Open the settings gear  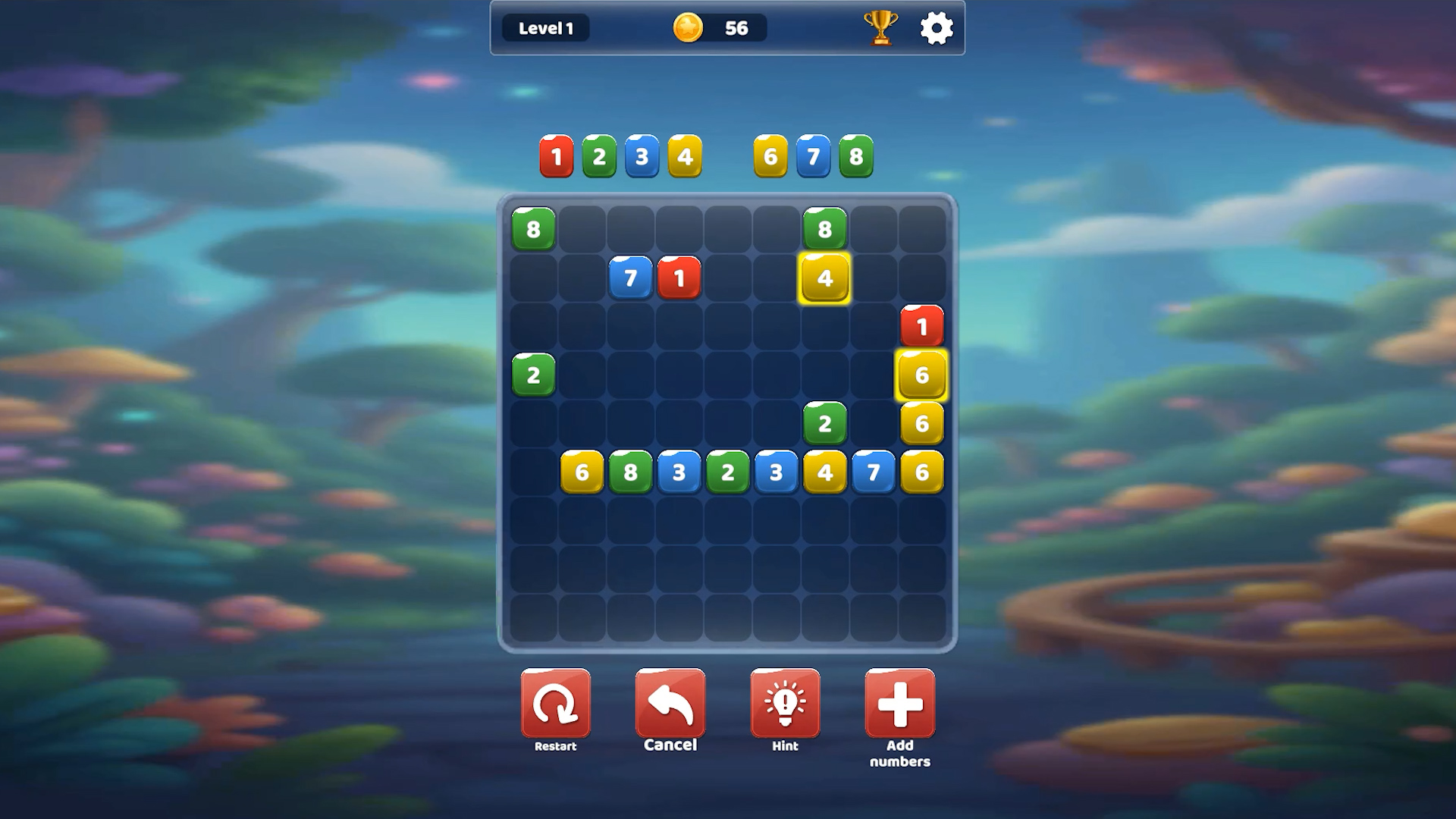(x=937, y=27)
